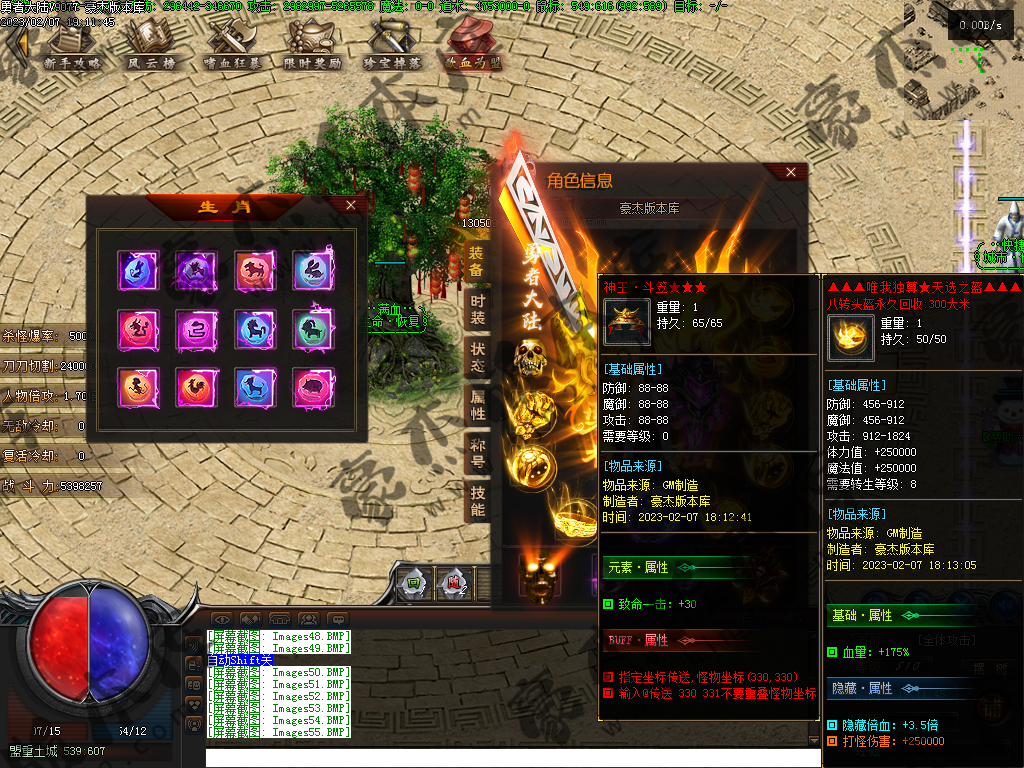The height and width of the screenshot is (768, 1024).
Task: Switch to the 状态 status tab
Action: point(477,358)
